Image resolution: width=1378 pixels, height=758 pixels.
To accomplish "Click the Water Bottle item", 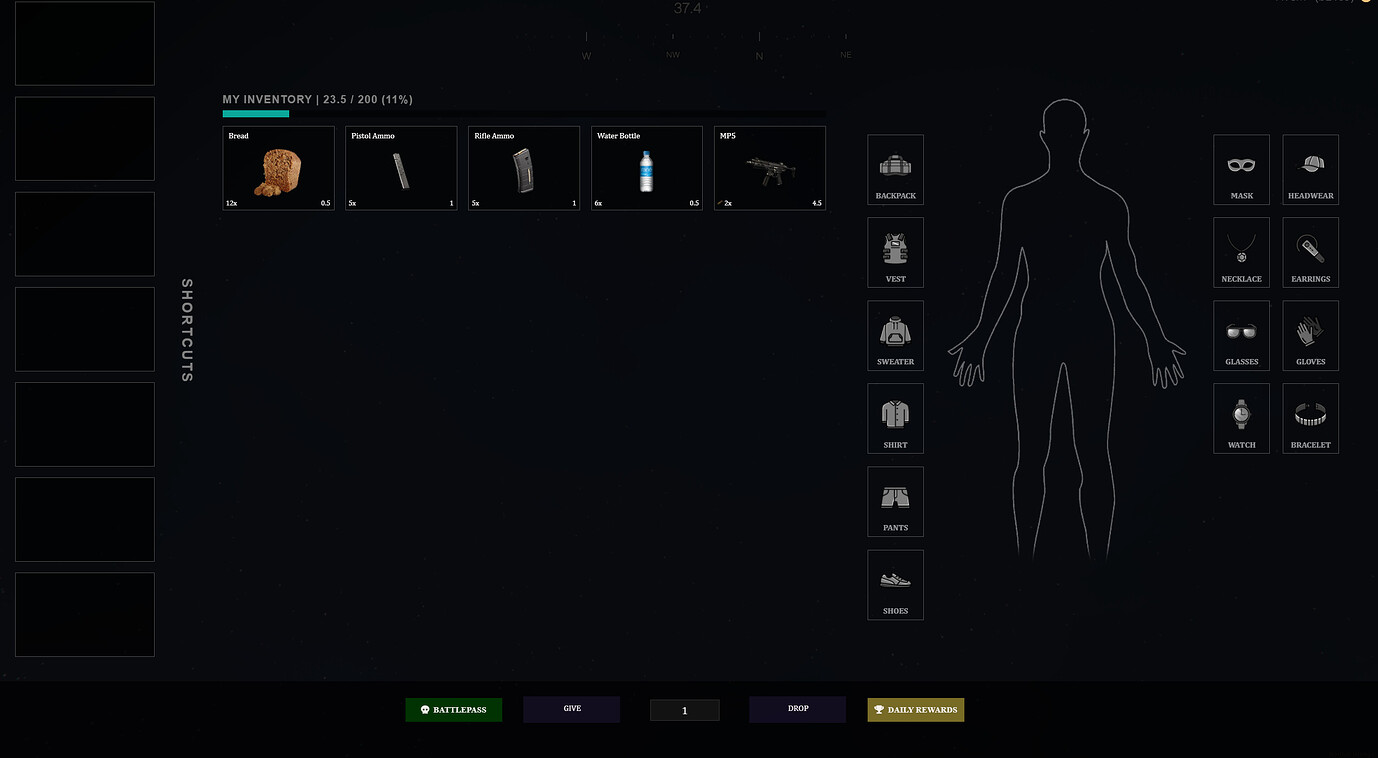I will pos(646,168).
